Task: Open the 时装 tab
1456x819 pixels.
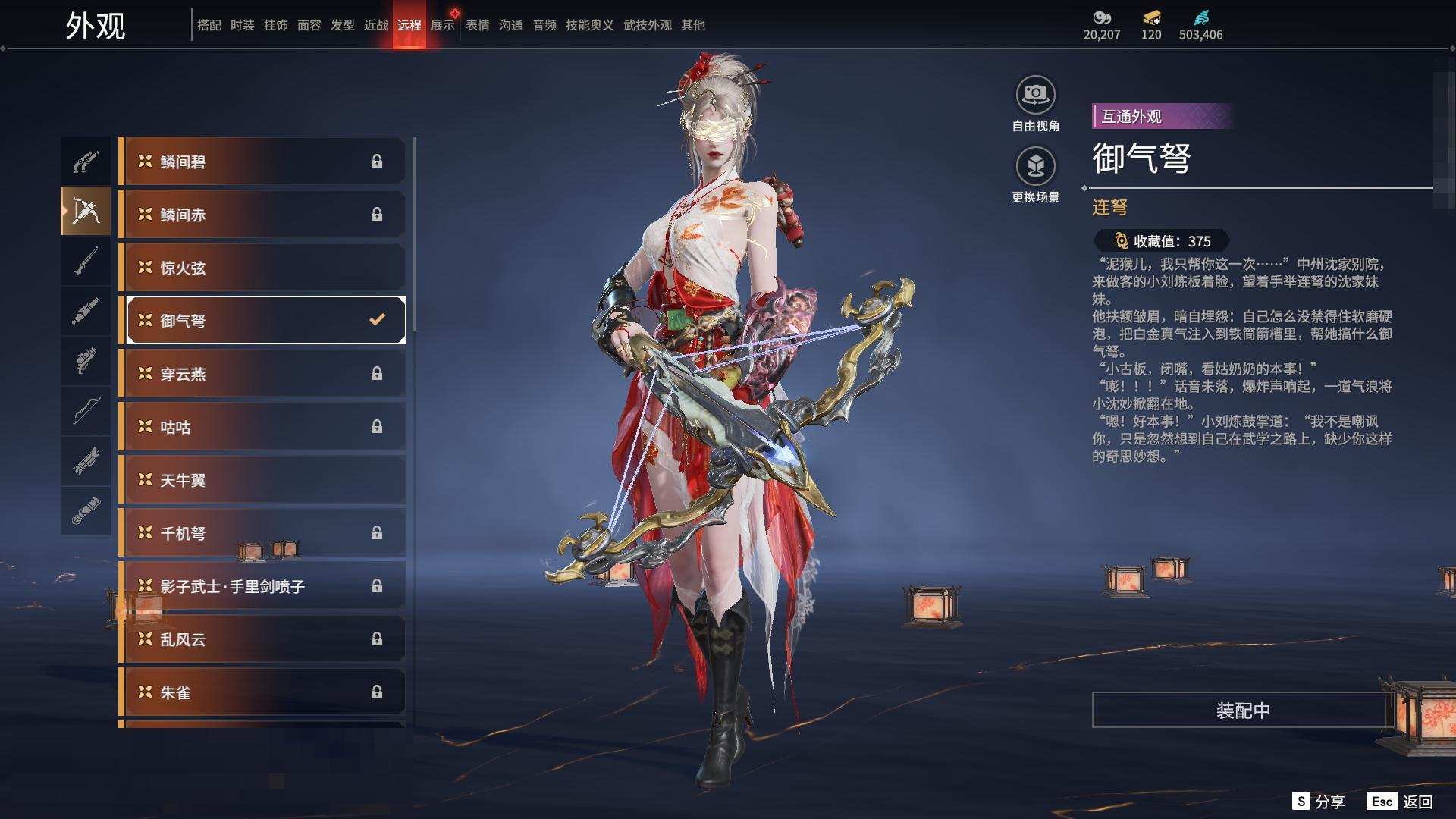Action: (x=242, y=25)
